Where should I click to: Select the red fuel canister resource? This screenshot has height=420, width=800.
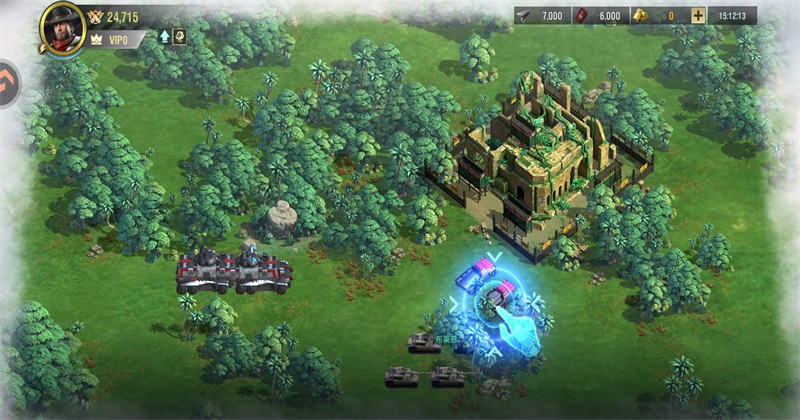coord(598,16)
